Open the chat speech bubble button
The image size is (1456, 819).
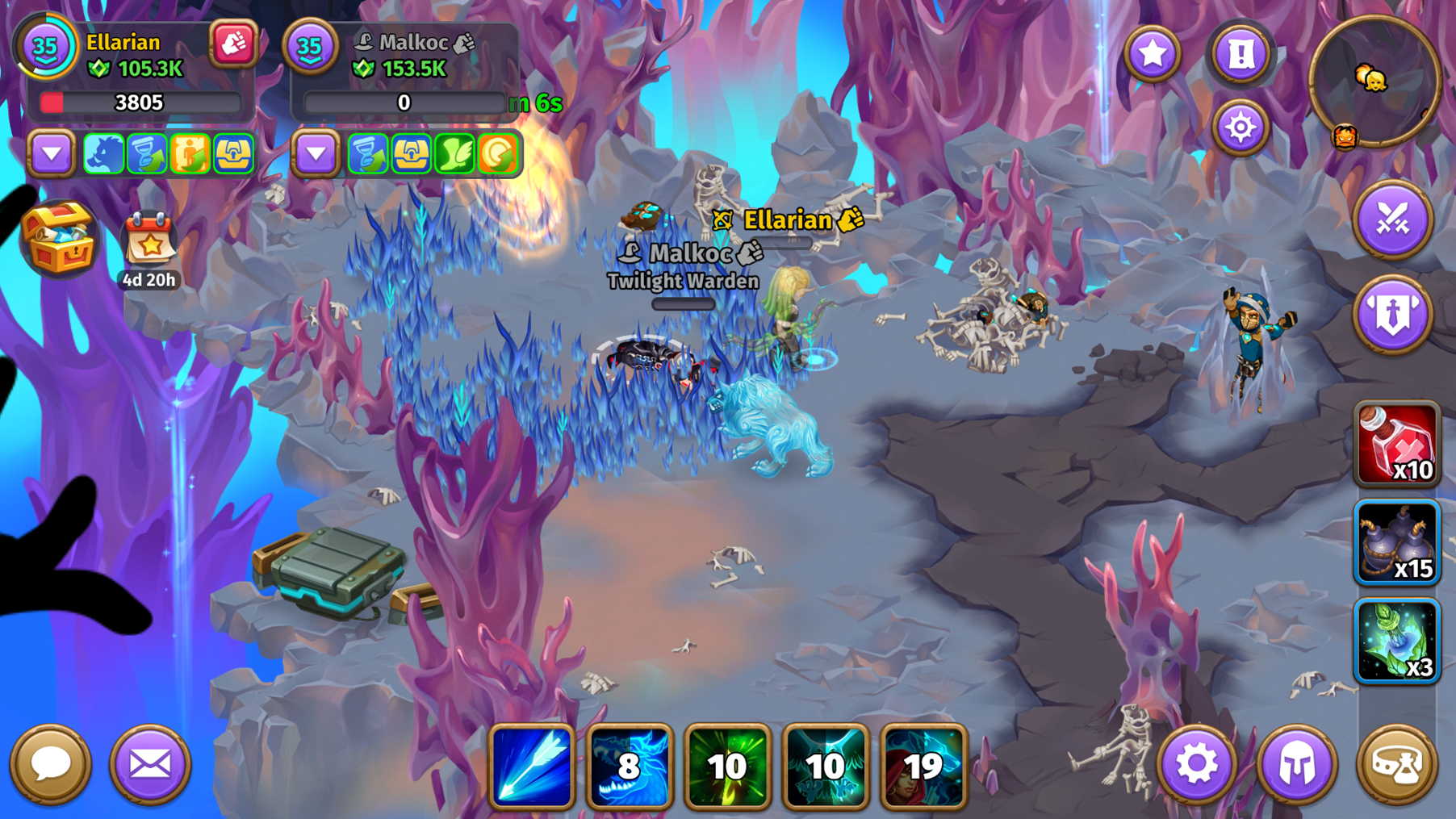coord(50,763)
